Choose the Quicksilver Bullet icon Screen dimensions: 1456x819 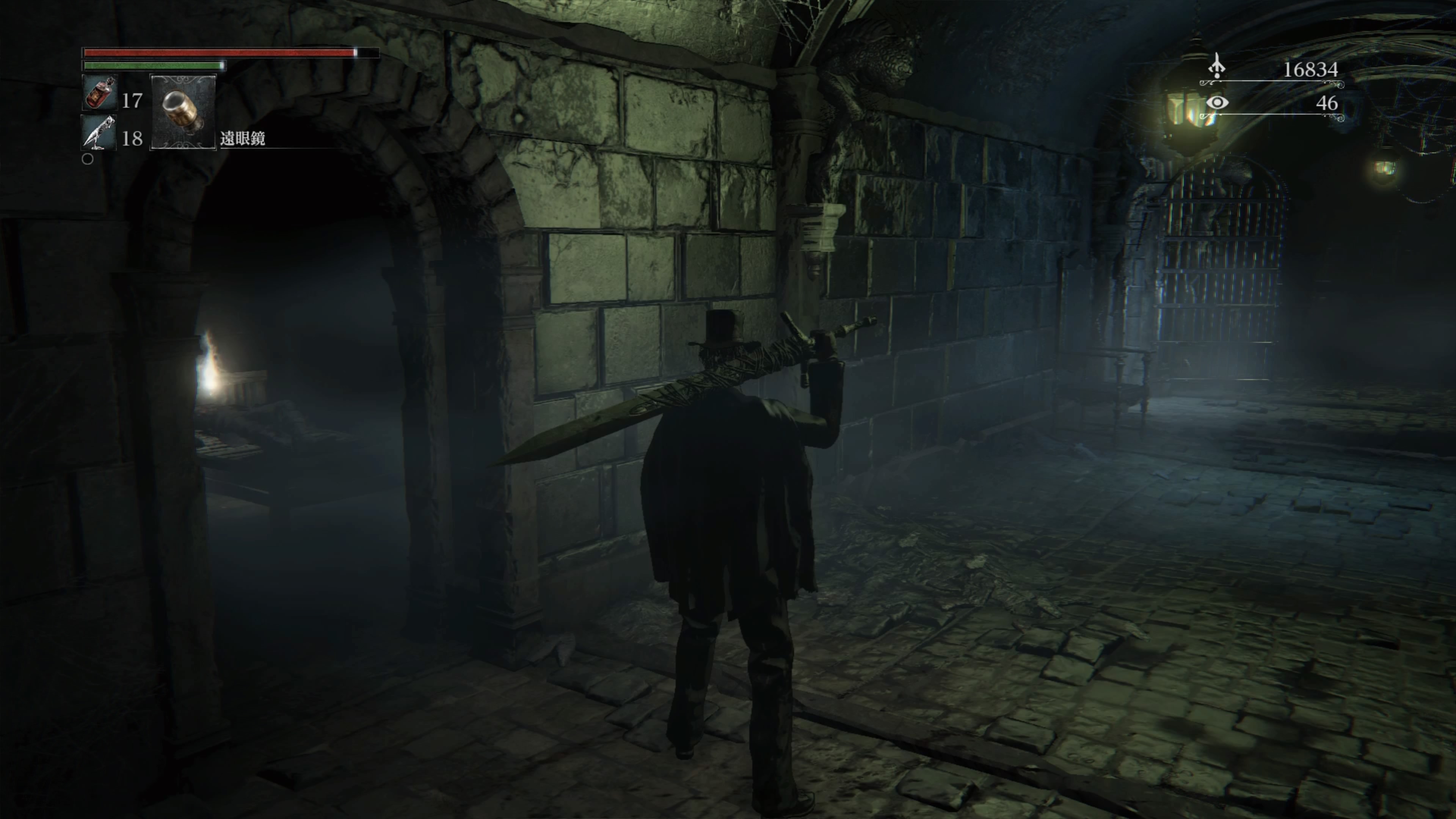(99, 133)
